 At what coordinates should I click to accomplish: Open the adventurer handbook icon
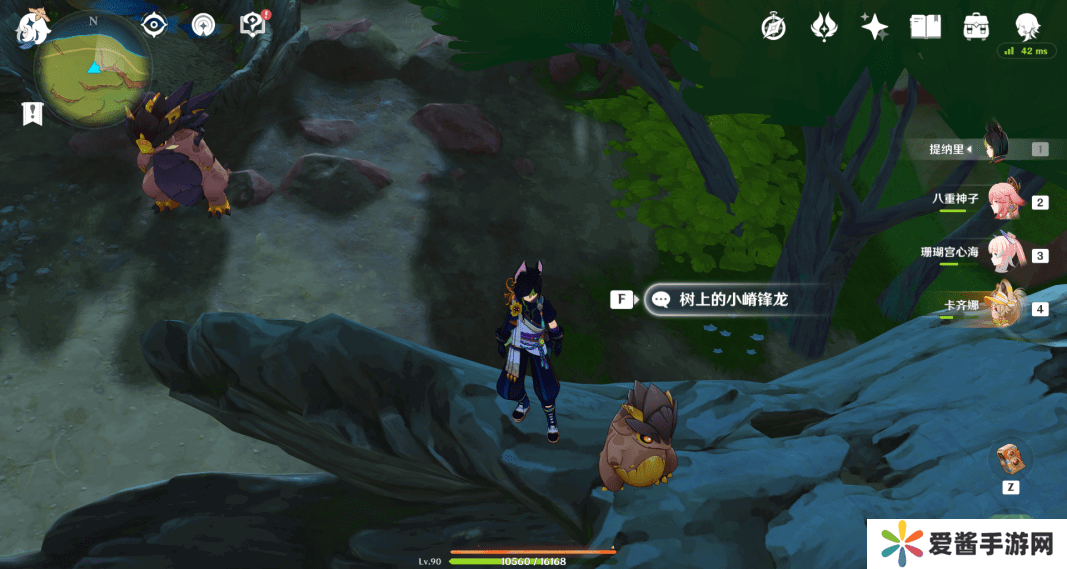(925, 27)
